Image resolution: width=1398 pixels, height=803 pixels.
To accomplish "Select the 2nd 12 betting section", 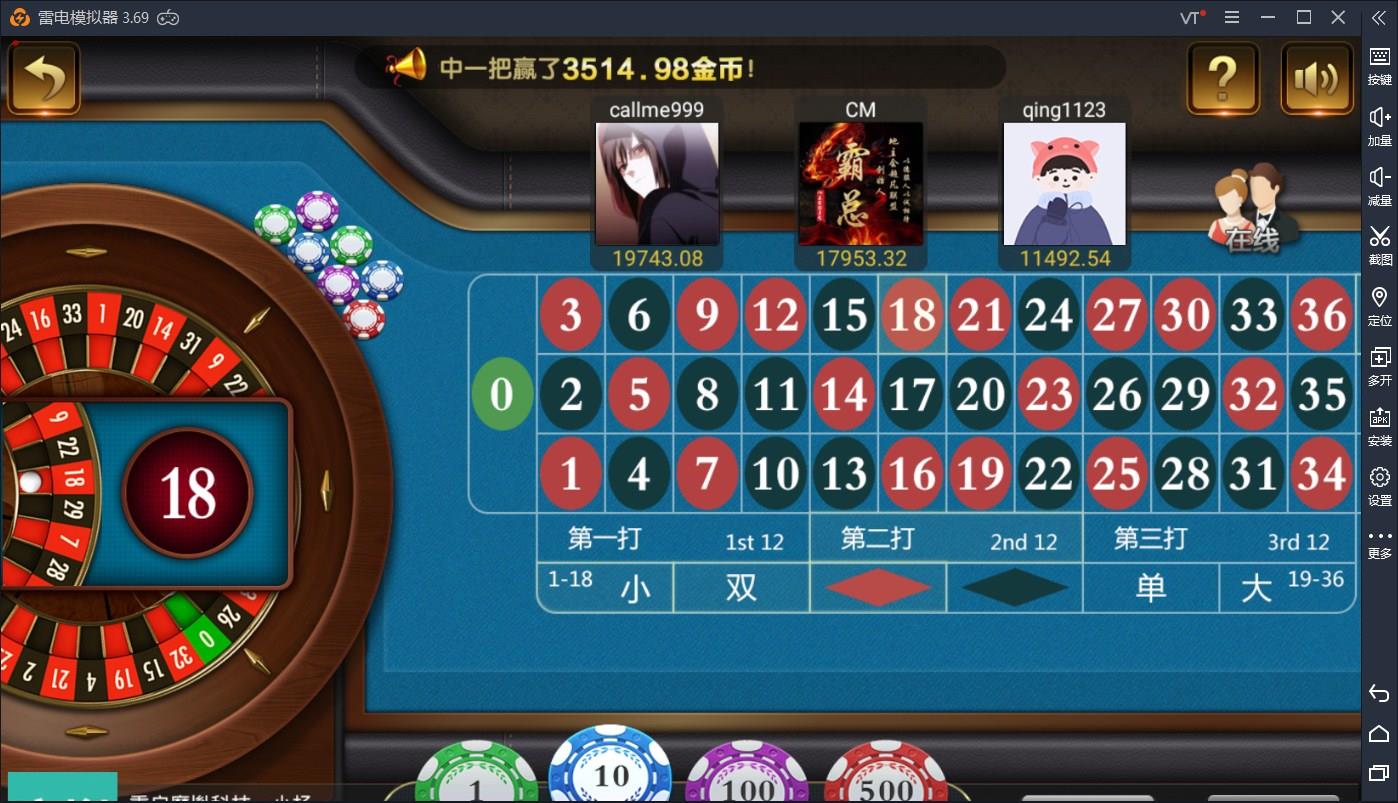I will pos(949,539).
